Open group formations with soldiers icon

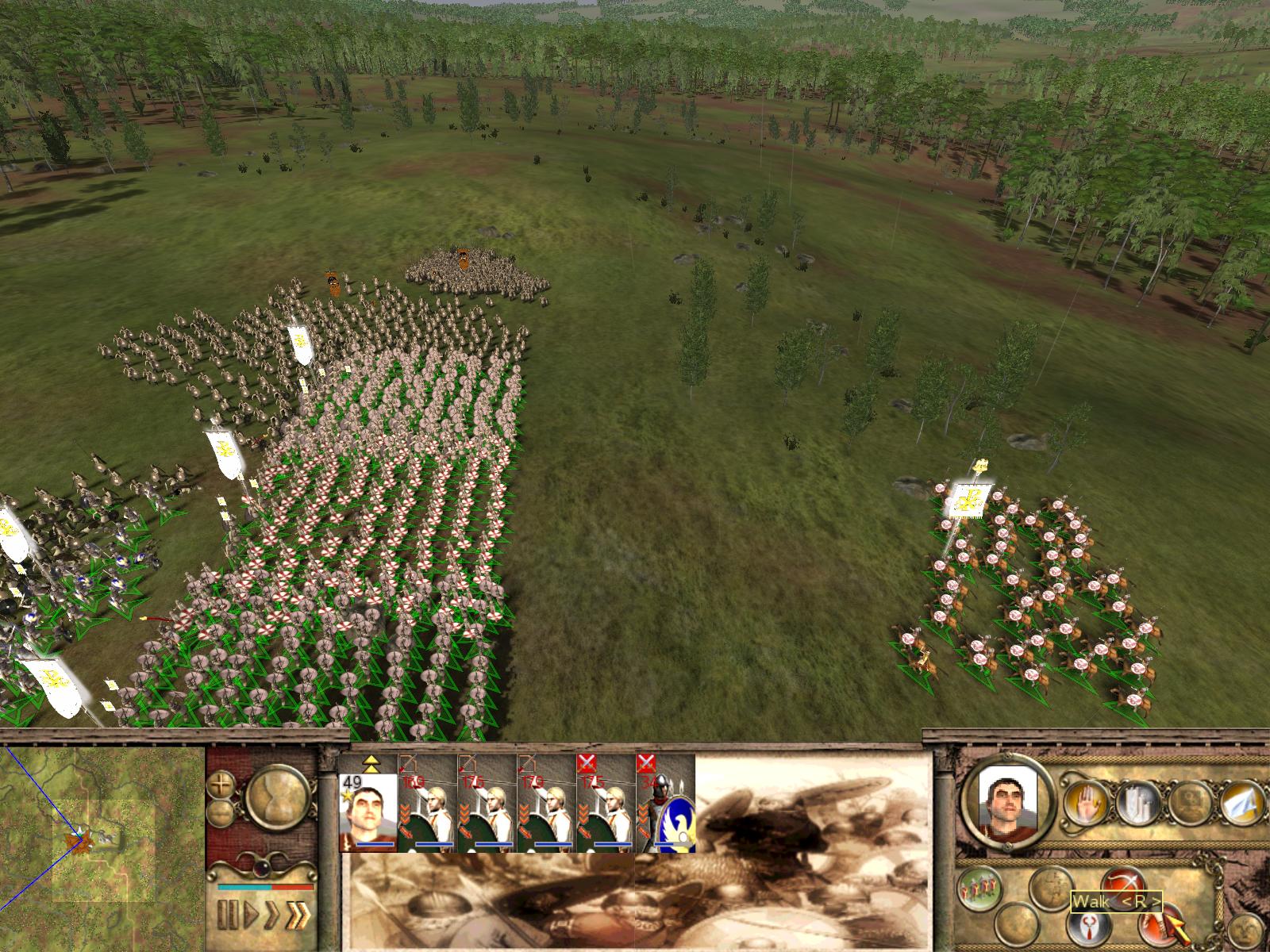click(x=978, y=887)
